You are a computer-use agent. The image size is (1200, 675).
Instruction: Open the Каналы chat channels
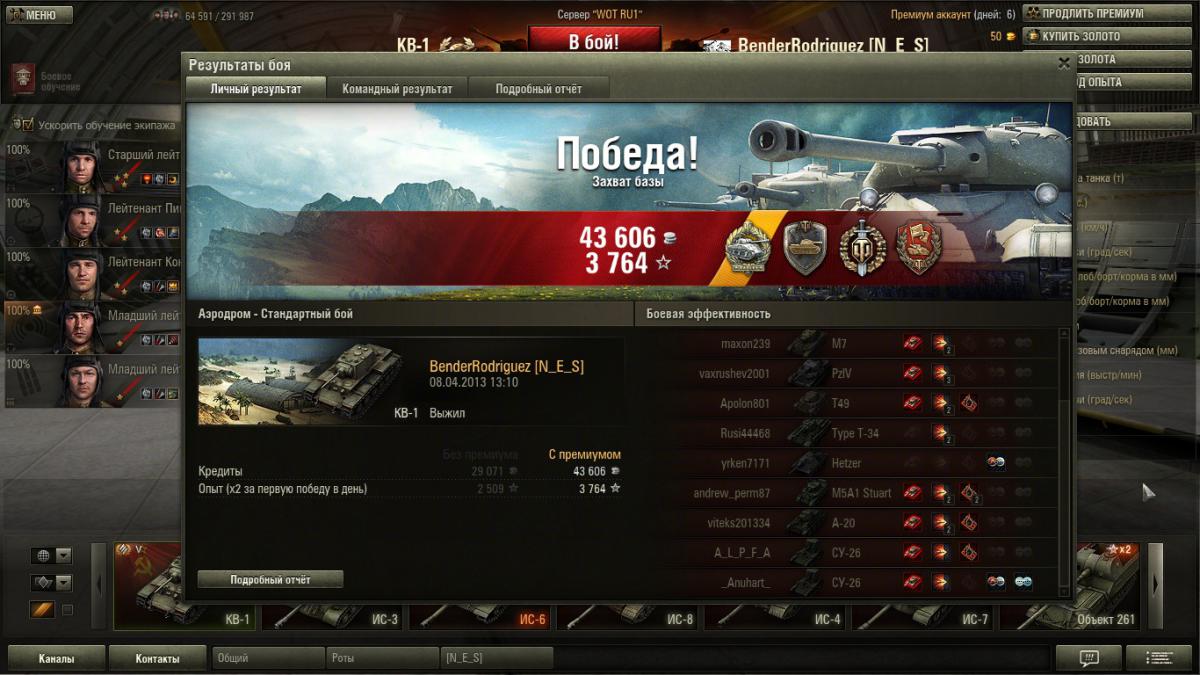(x=56, y=658)
